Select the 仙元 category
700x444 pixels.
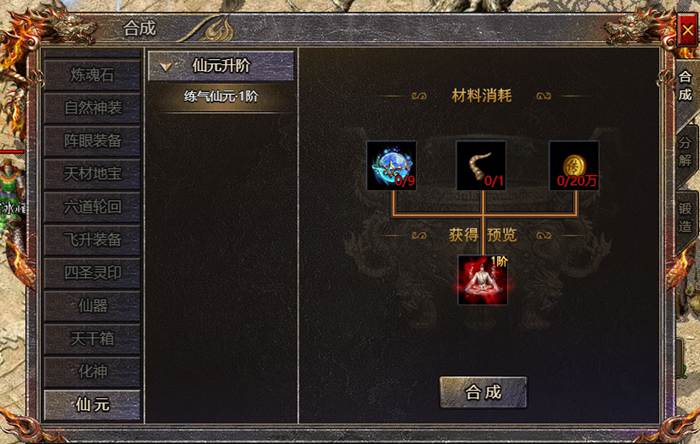click(93, 404)
